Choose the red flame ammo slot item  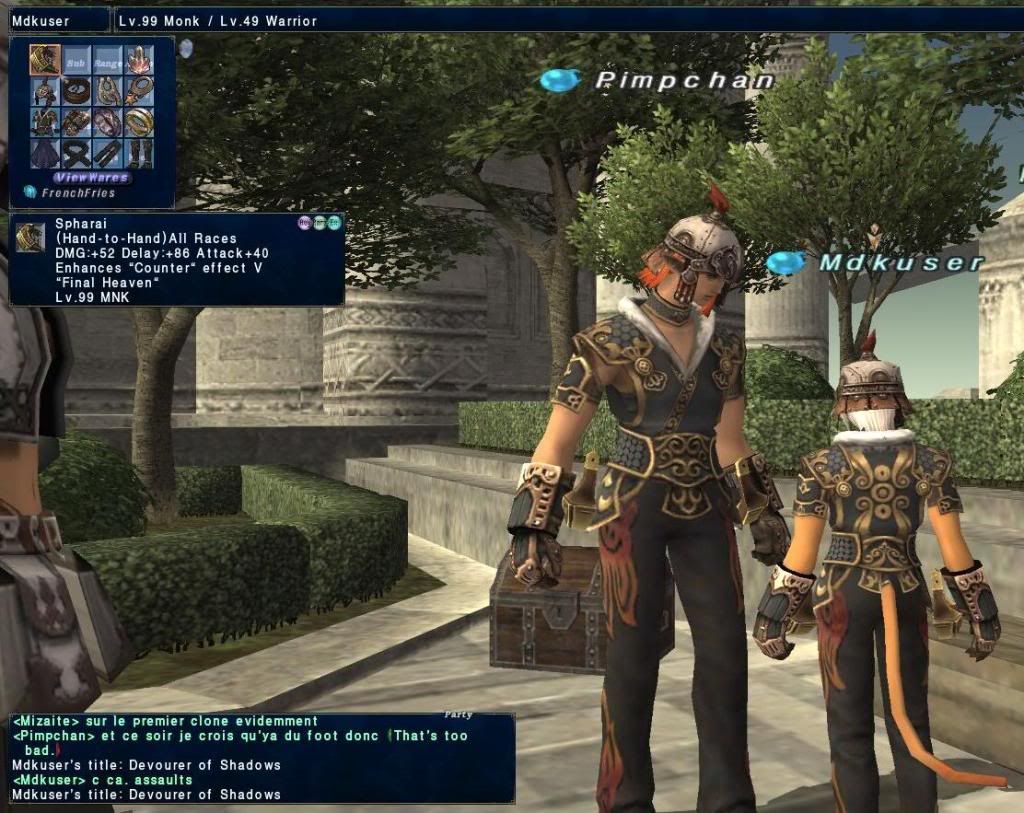point(138,61)
